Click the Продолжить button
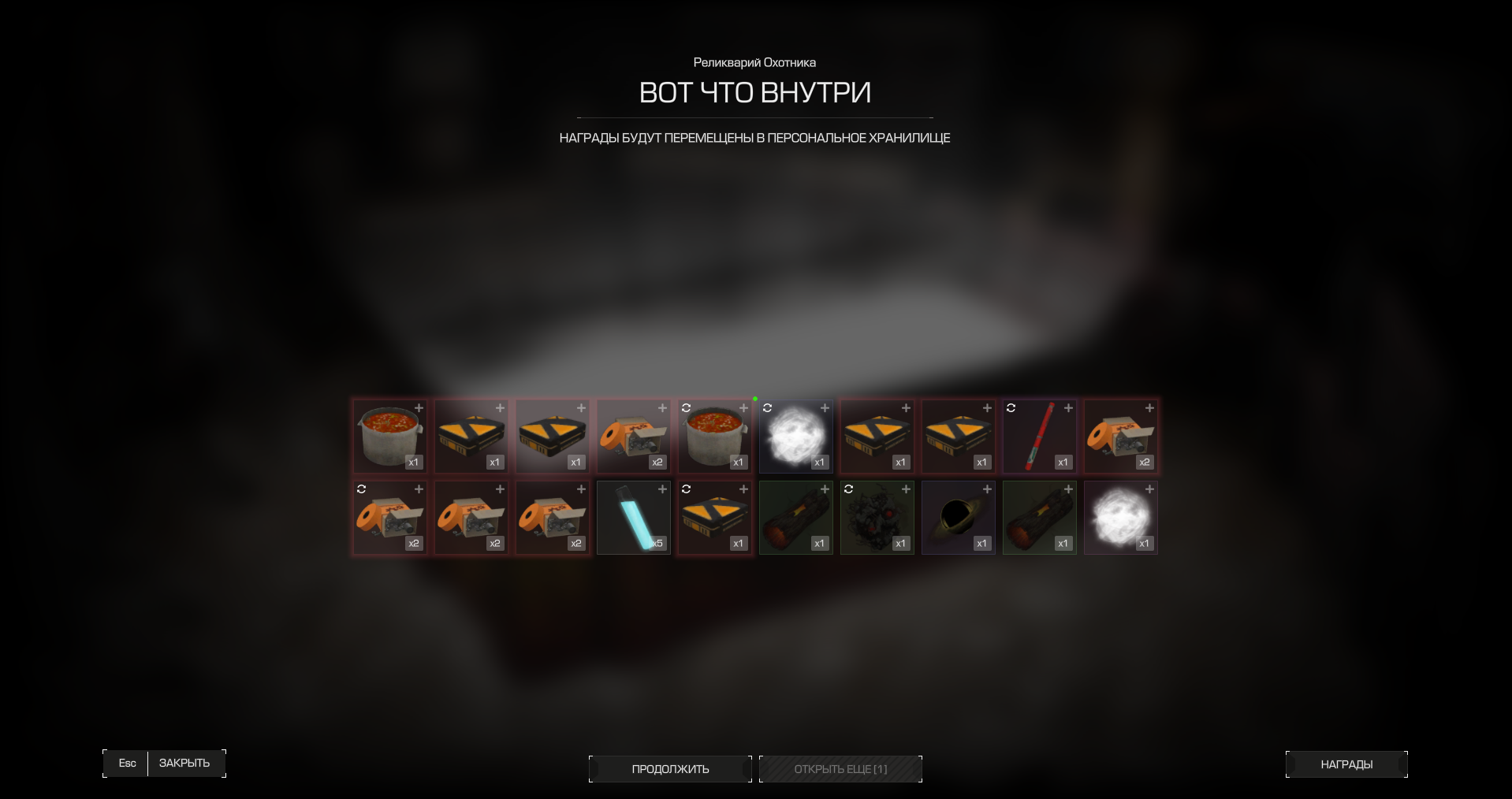The width and height of the screenshot is (1512, 799). pos(670,769)
